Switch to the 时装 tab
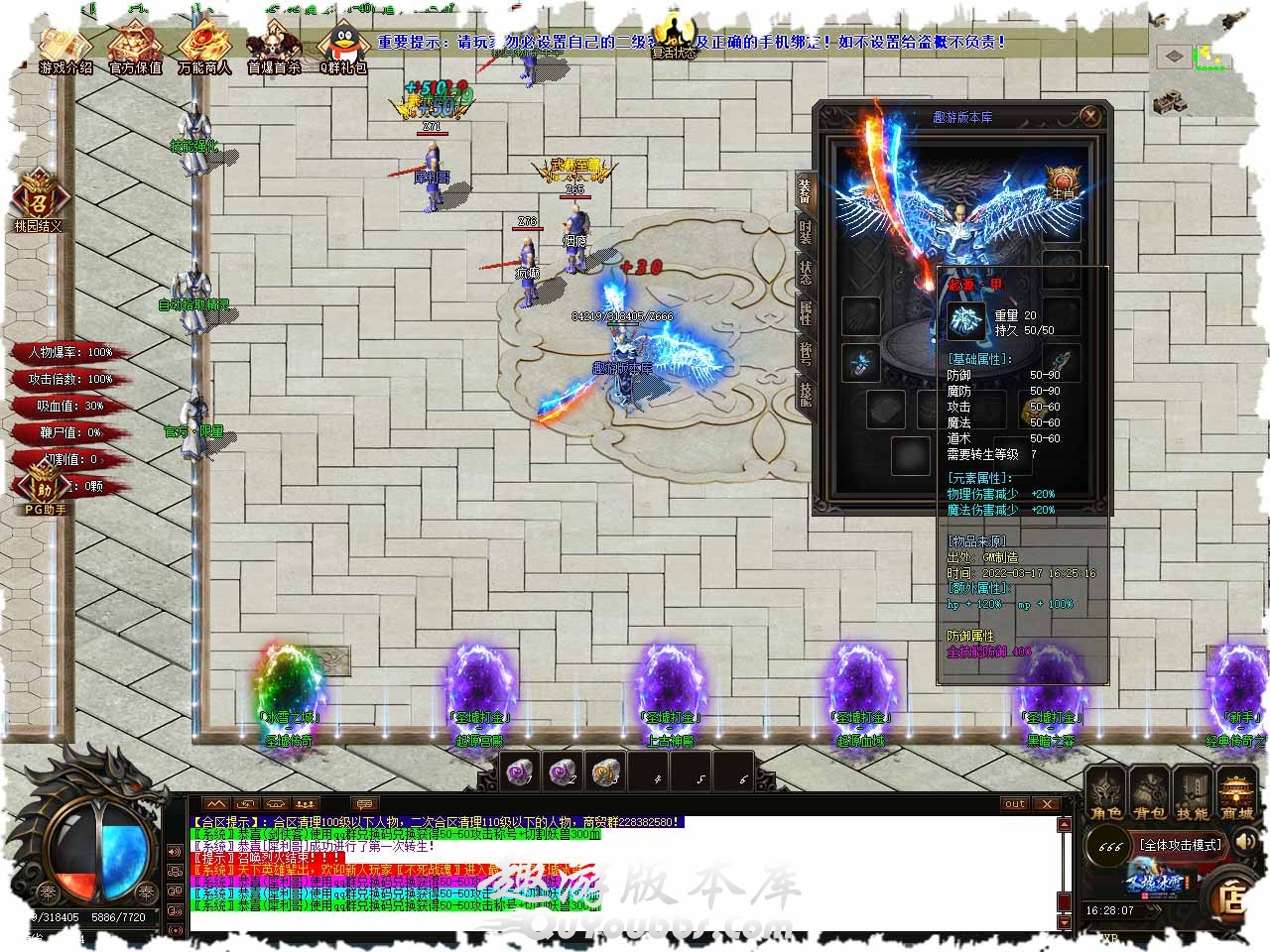 [805, 232]
